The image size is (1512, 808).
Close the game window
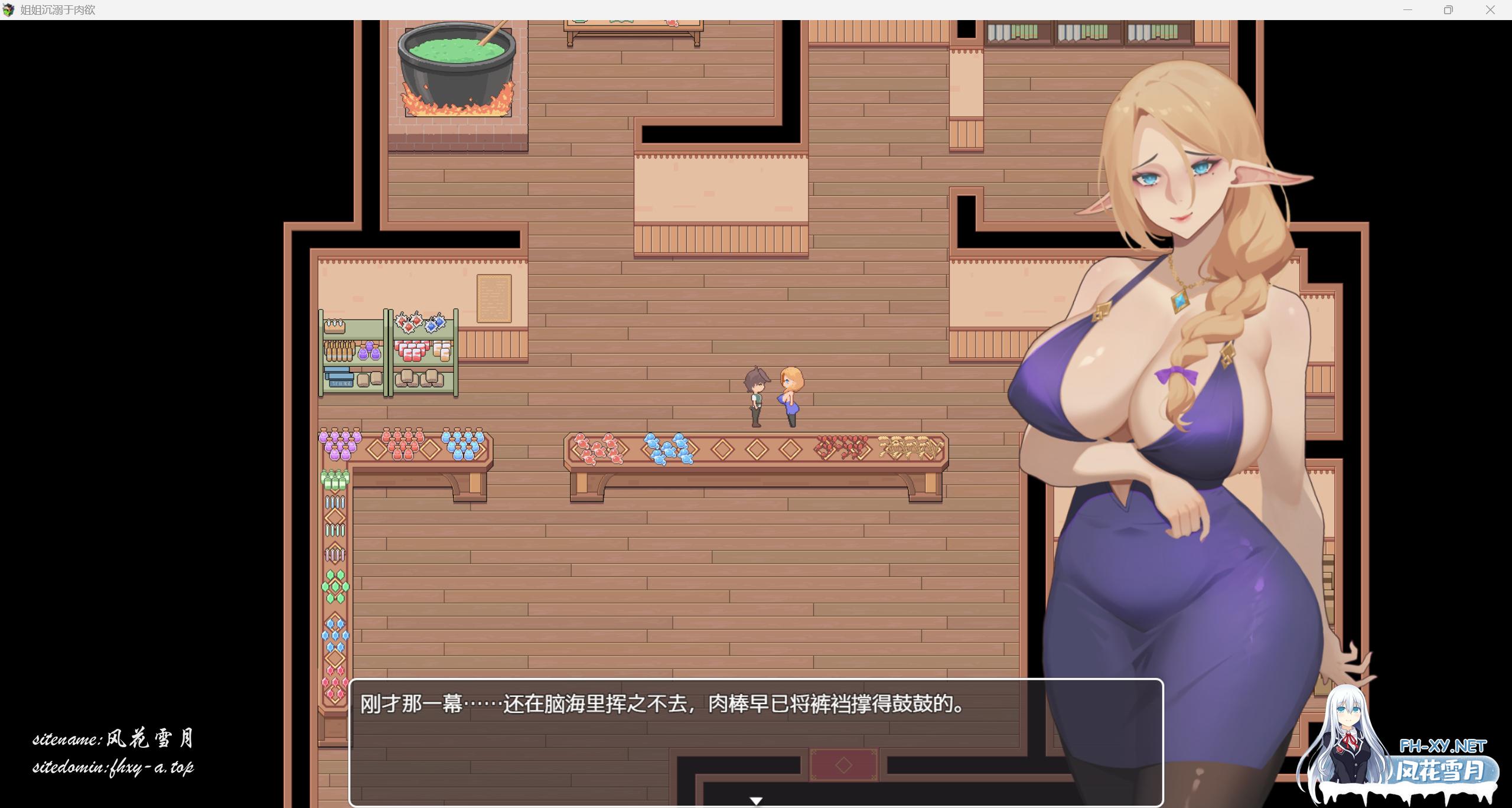point(1490,10)
